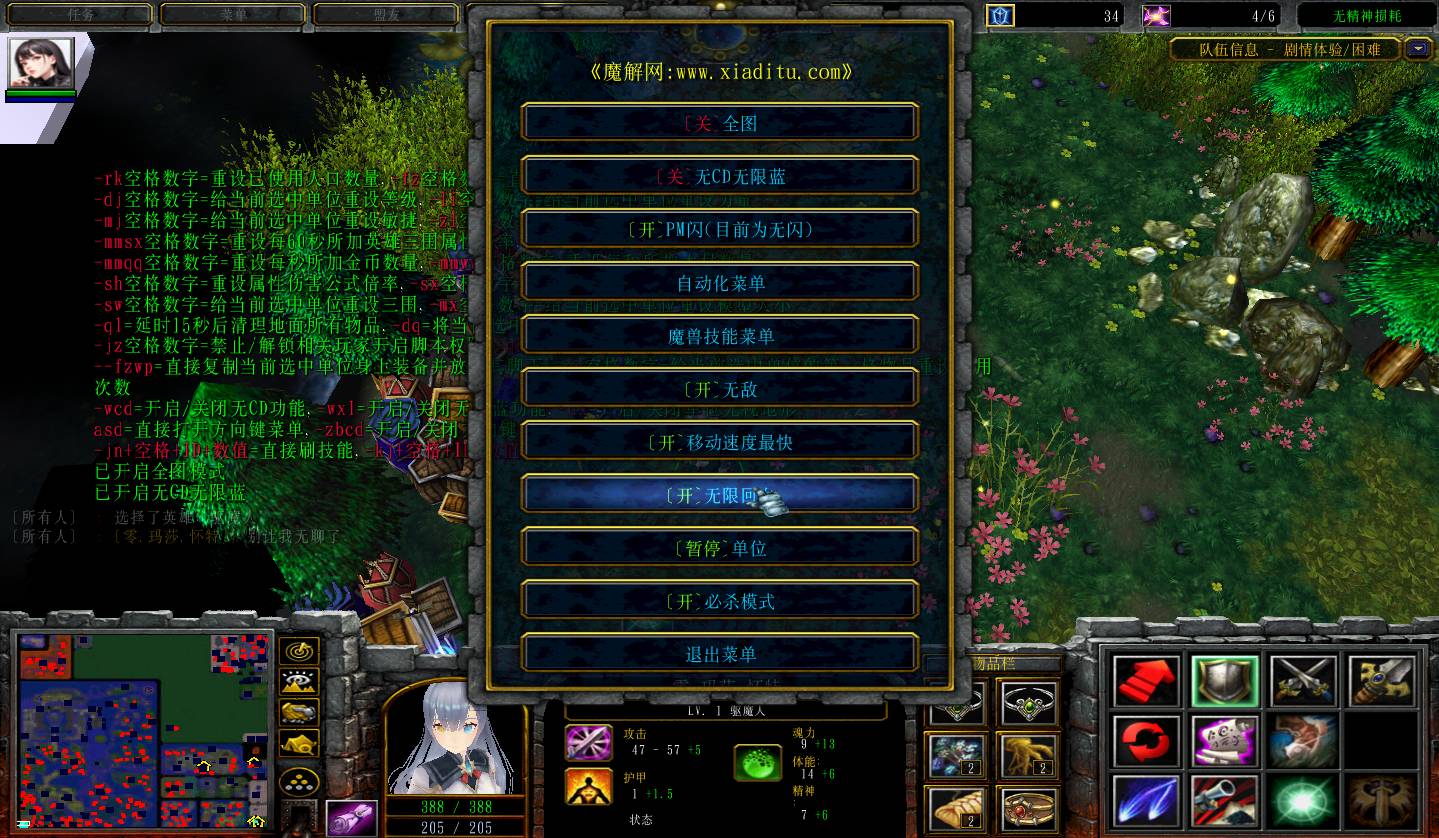Viewport: 1439px width, 838px height.
Task: Select the hero portrait icon at top left
Action: pyautogui.click(x=41, y=64)
